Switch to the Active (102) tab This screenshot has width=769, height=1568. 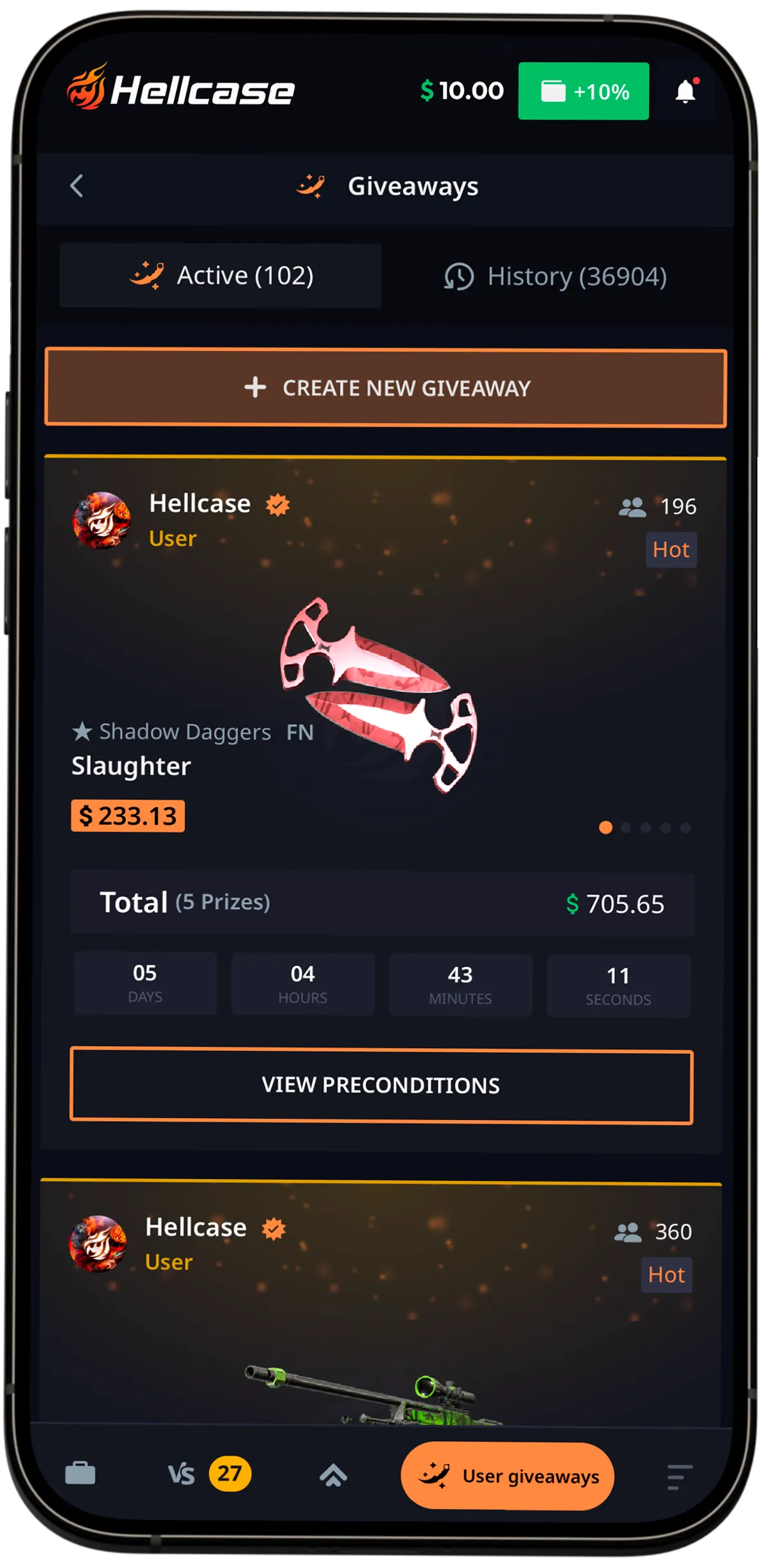click(x=221, y=276)
